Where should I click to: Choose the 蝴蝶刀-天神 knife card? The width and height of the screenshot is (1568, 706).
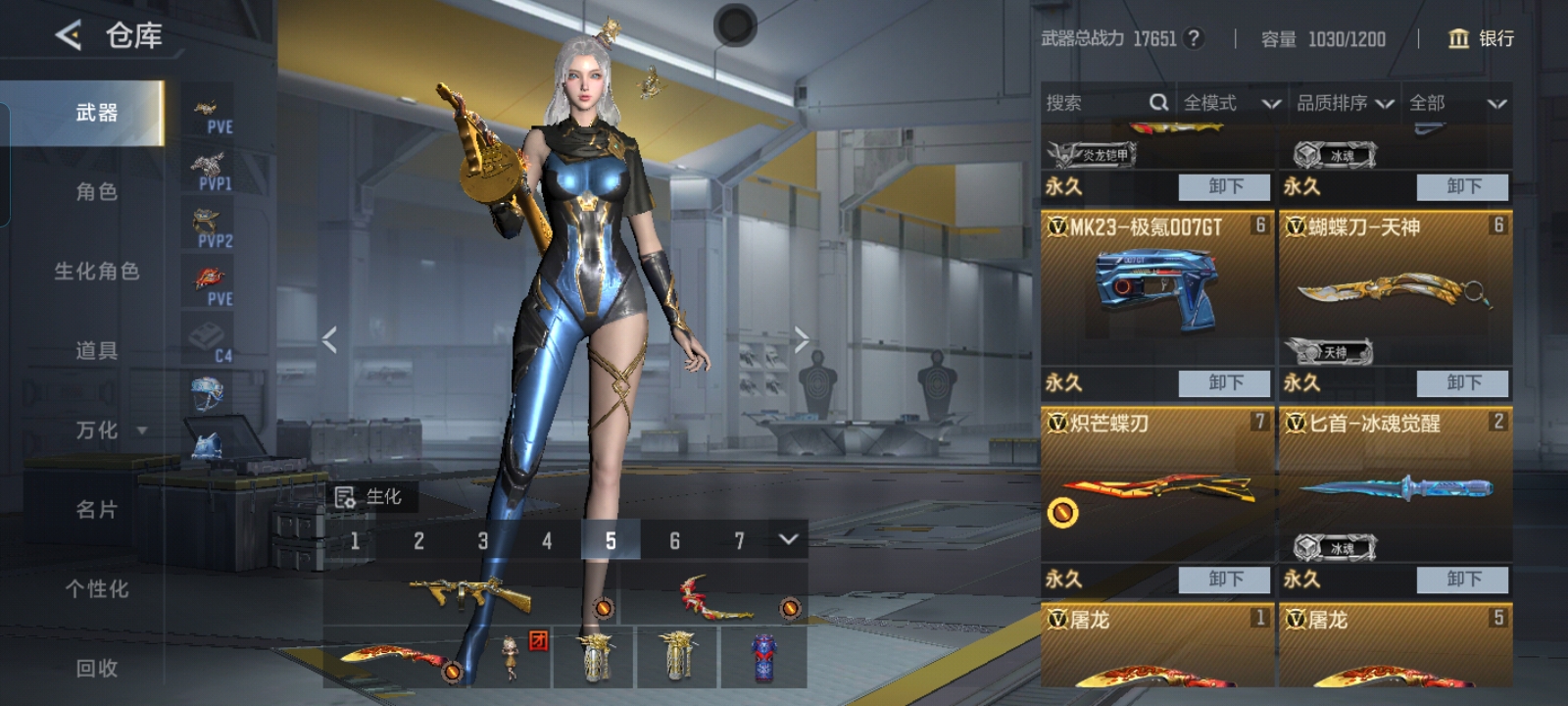point(1395,289)
